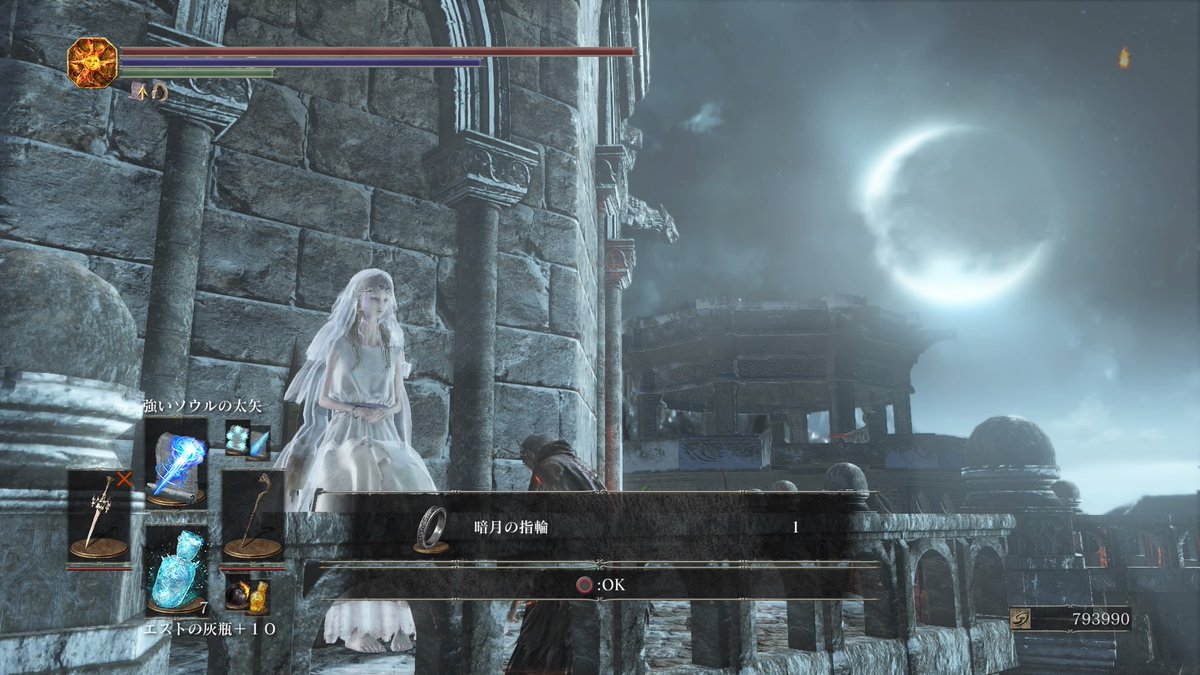This screenshot has width=1200, height=675.
Task: Pick the golden item icon beside the firebomb
Action: click(258, 596)
